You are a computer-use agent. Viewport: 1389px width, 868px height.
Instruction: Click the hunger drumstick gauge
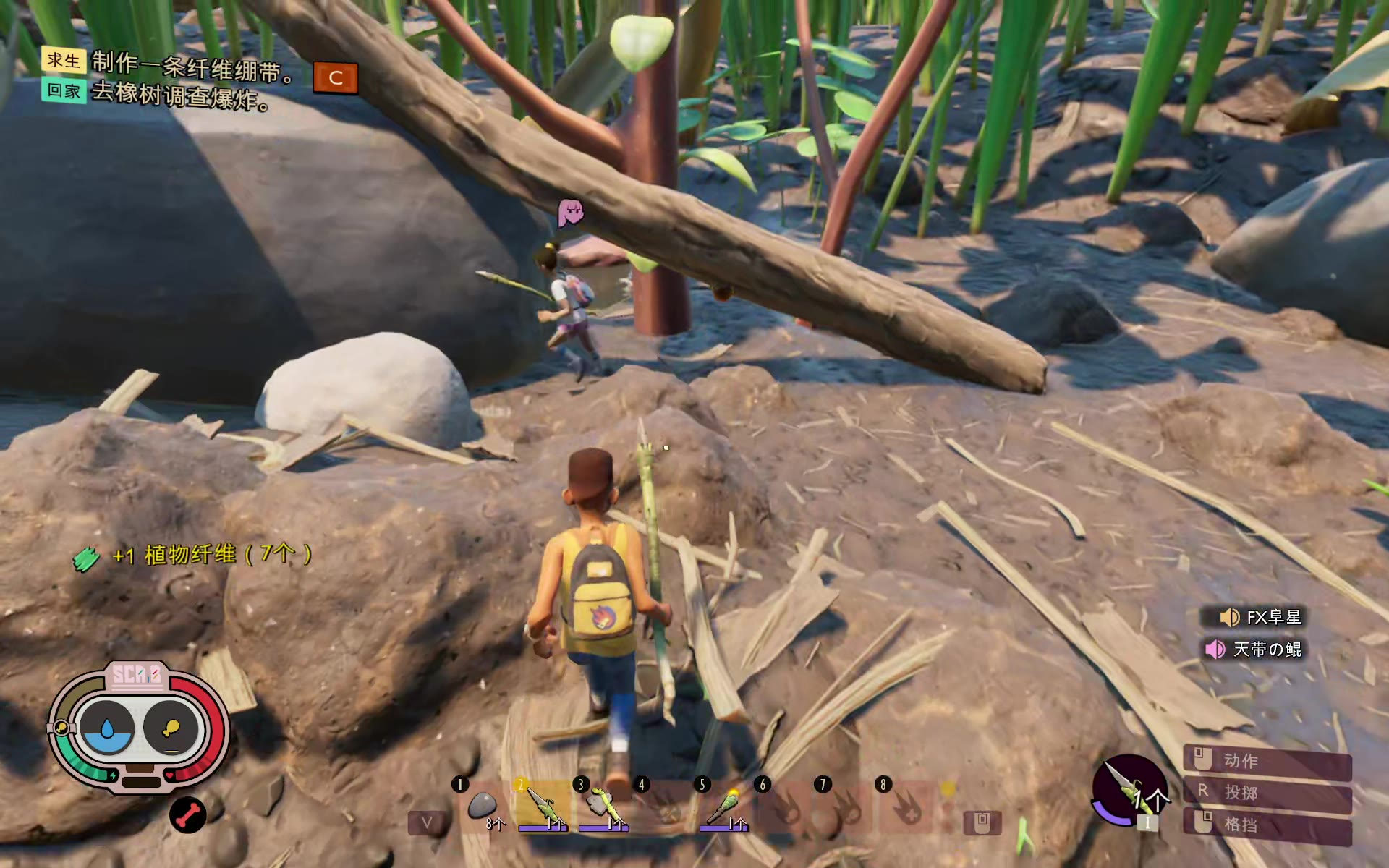(x=171, y=728)
